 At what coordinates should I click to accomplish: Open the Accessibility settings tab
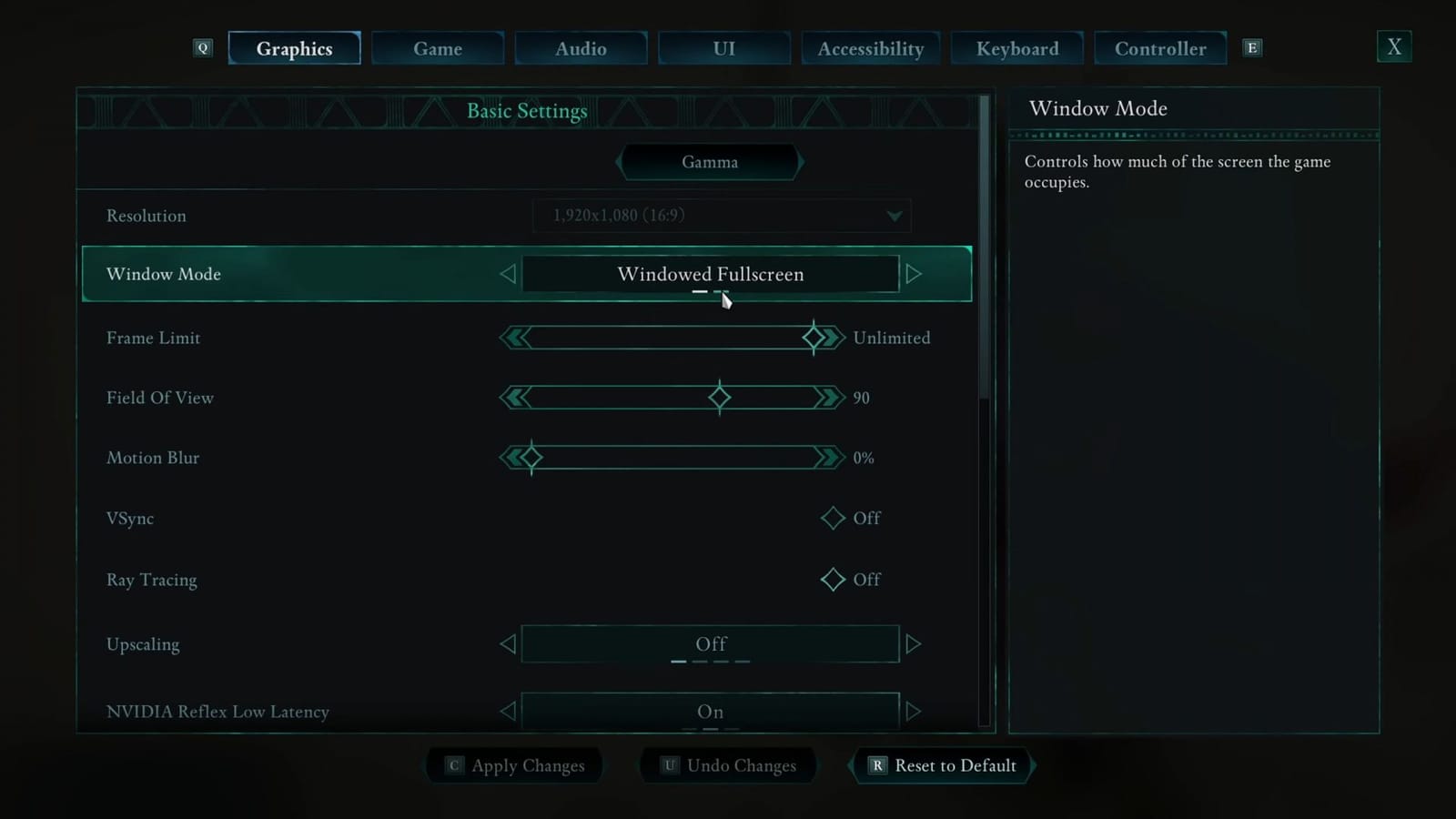[870, 48]
